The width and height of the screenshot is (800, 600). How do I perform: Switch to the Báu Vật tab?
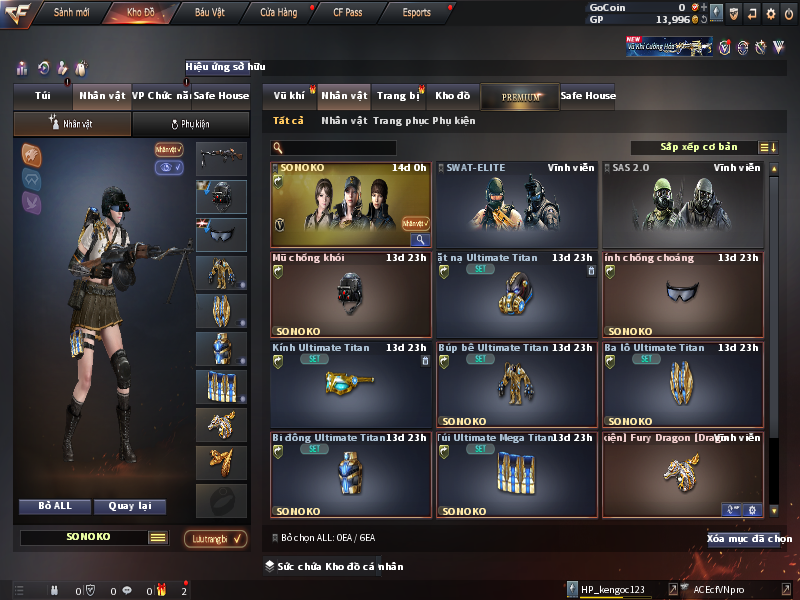coord(209,13)
